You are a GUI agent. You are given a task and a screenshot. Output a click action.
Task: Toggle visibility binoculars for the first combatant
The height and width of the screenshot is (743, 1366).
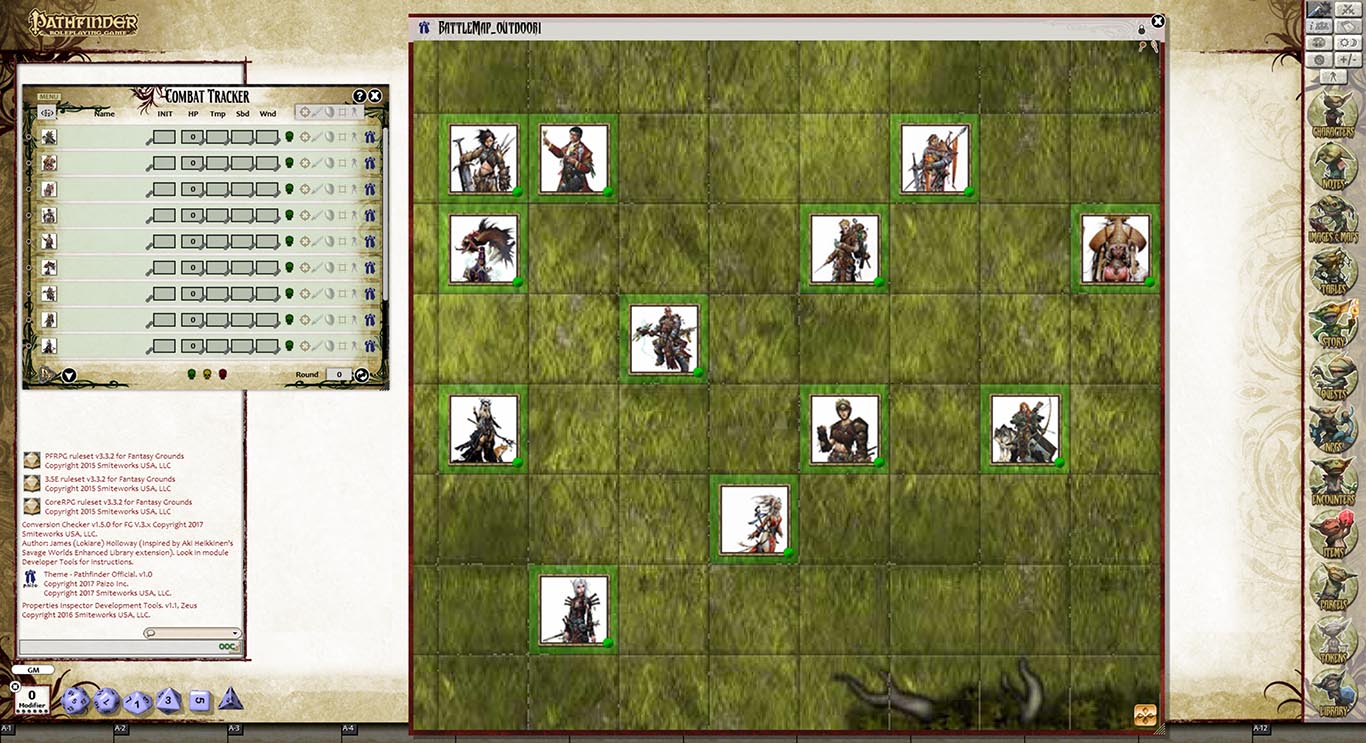tap(369, 136)
